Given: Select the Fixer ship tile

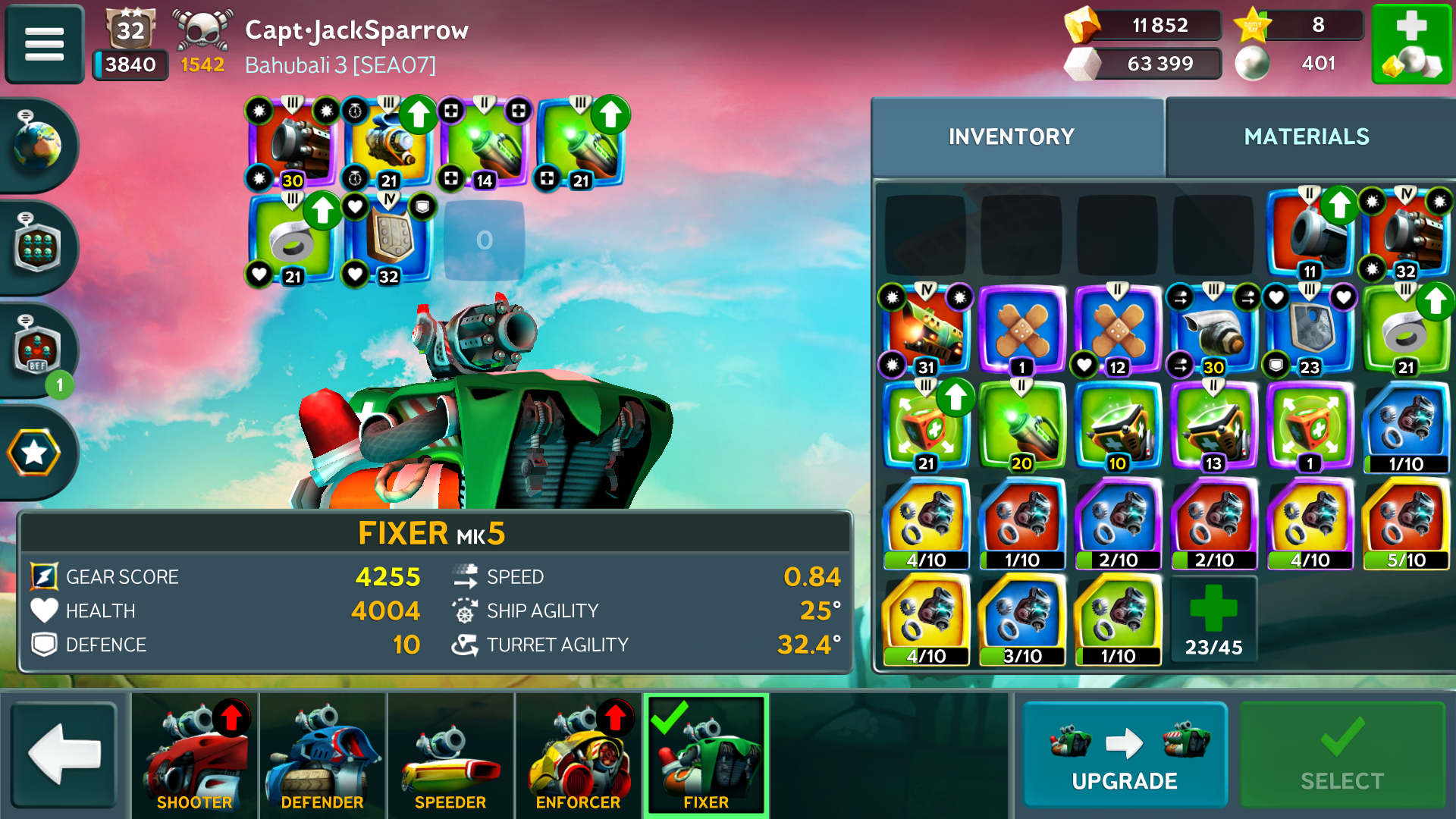Looking at the screenshot, I should (x=706, y=755).
